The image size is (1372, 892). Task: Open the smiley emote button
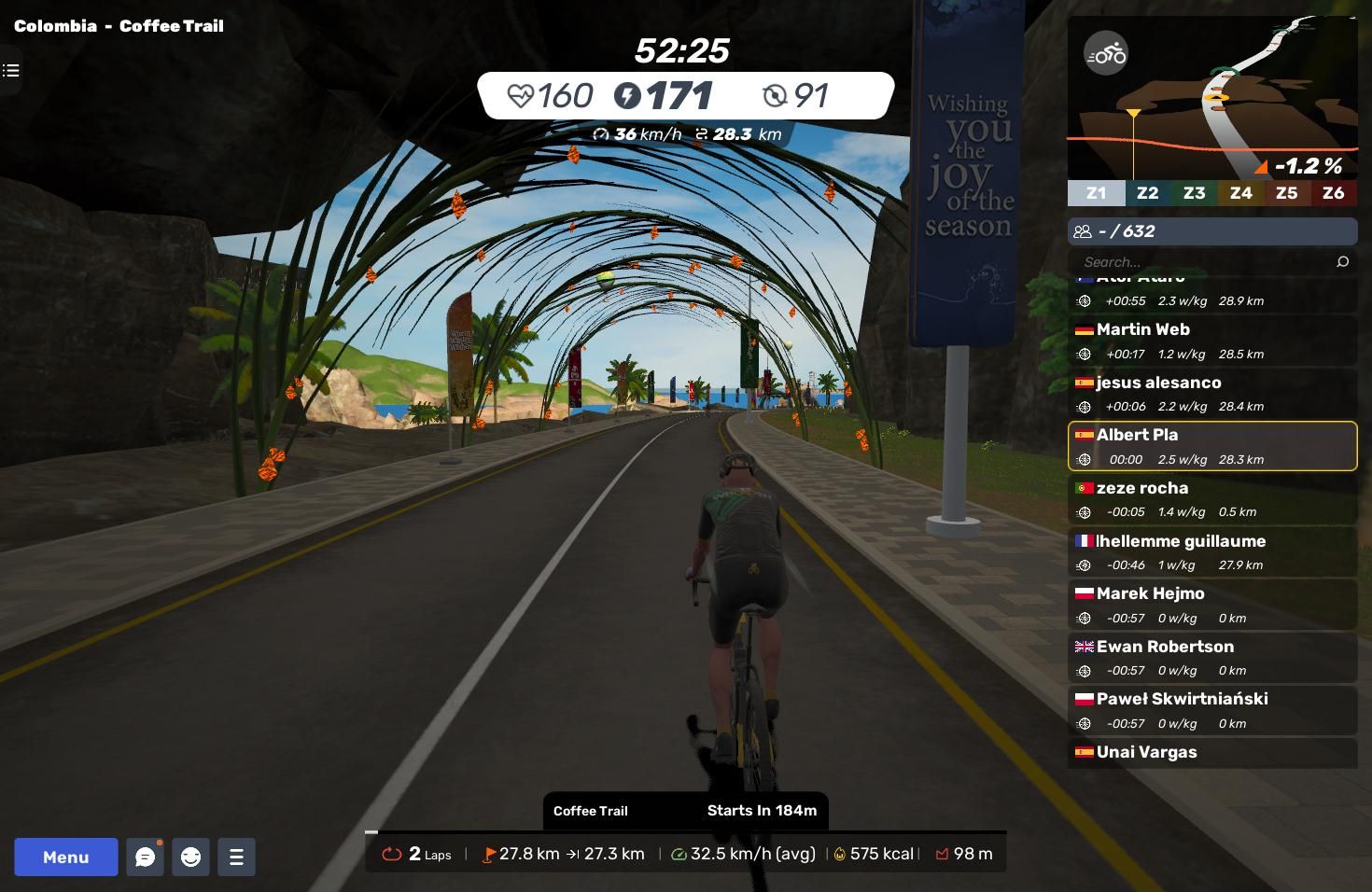190,857
